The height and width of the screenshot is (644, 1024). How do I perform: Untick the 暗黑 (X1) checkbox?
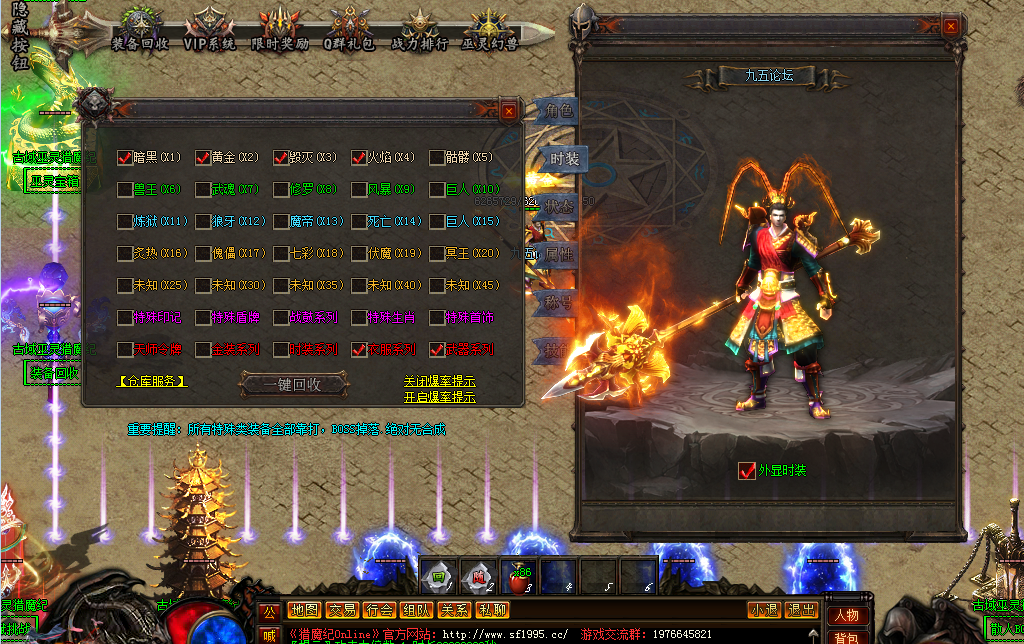[125, 157]
